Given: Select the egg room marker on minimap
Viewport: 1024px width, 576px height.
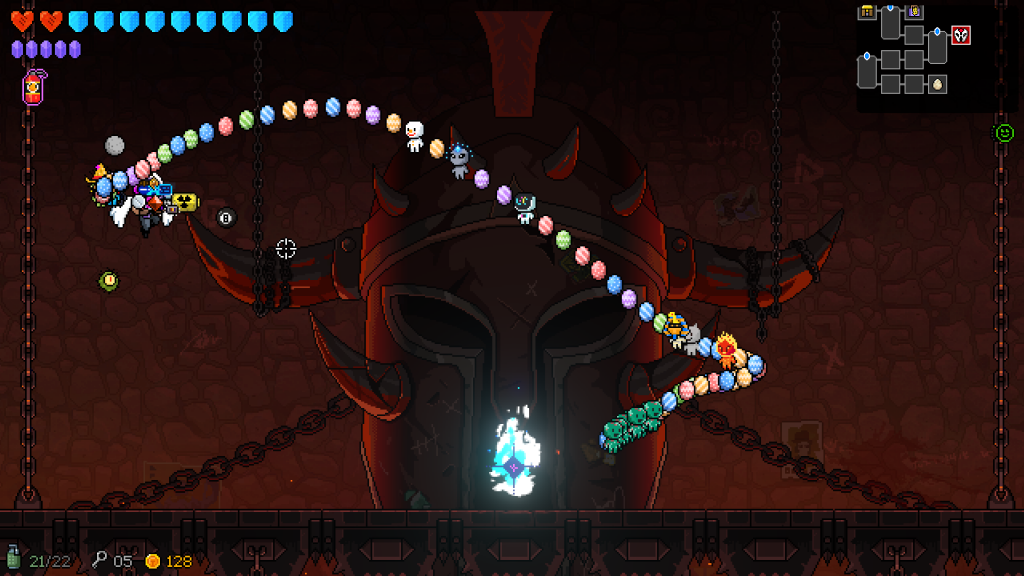Looking at the screenshot, I should tap(937, 84).
